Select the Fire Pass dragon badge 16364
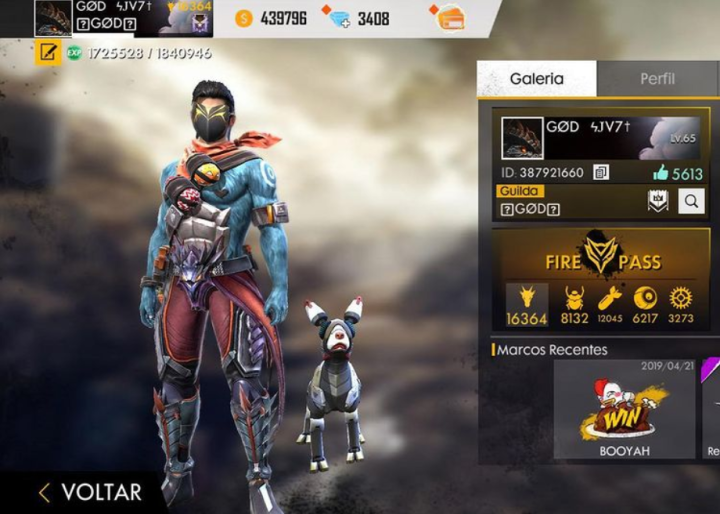Viewport: 720px width, 514px height. pos(526,305)
